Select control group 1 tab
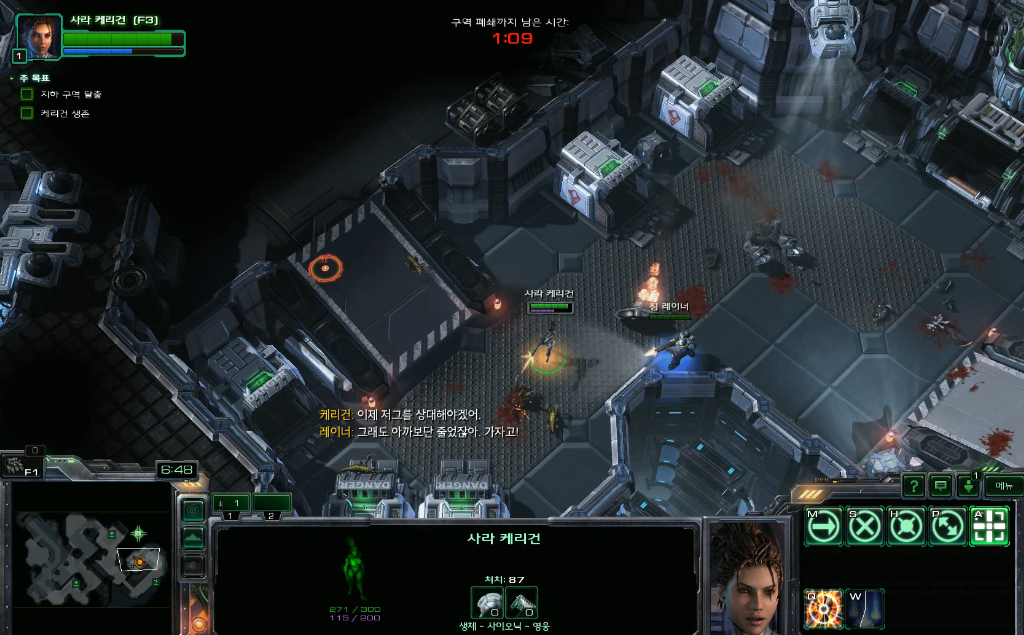This screenshot has height=635, width=1024. coord(232,503)
